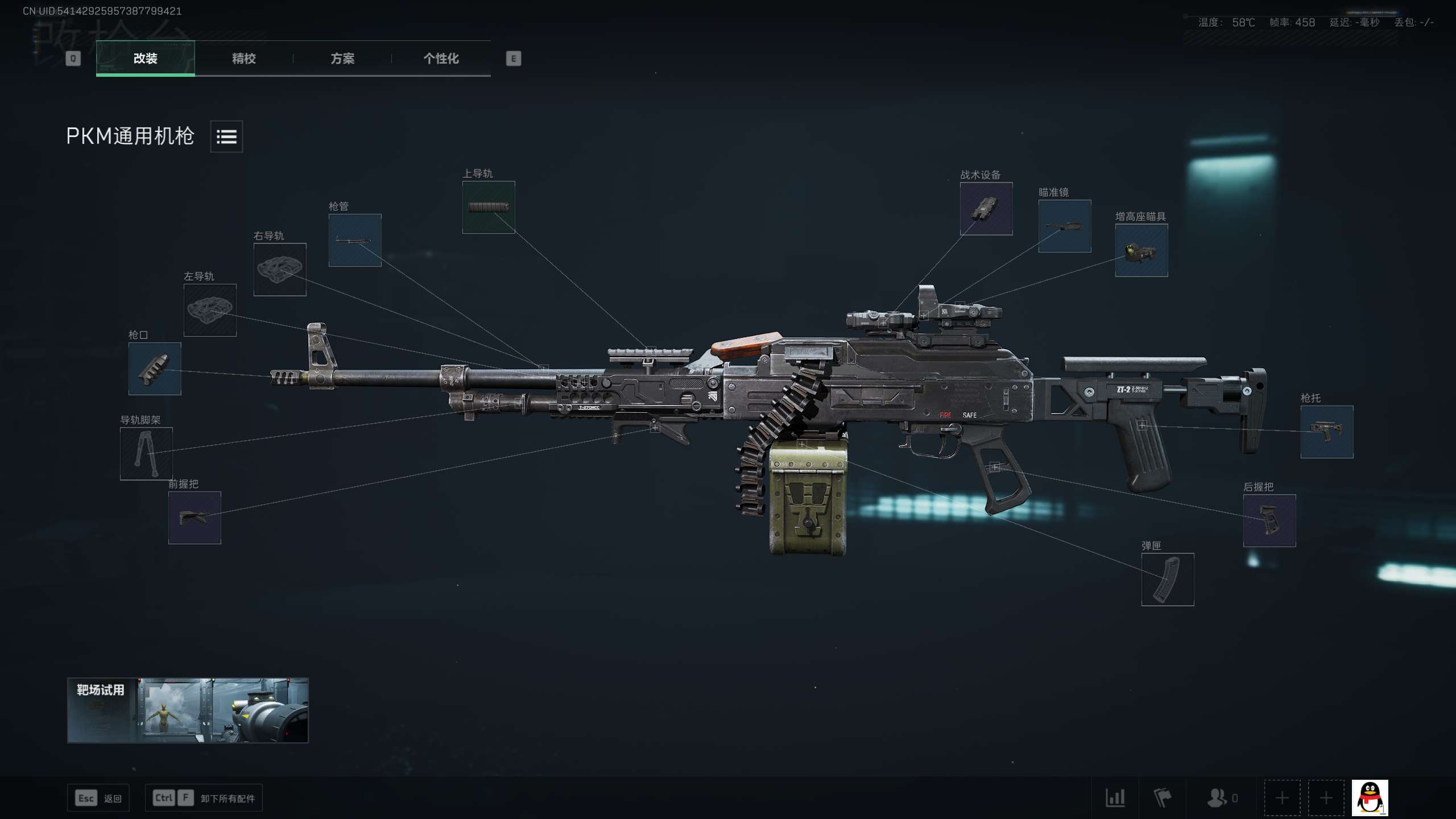Open the 导轨脚架 bipod slot
Image resolution: width=1456 pixels, height=819 pixels.
(x=146, y=454)
